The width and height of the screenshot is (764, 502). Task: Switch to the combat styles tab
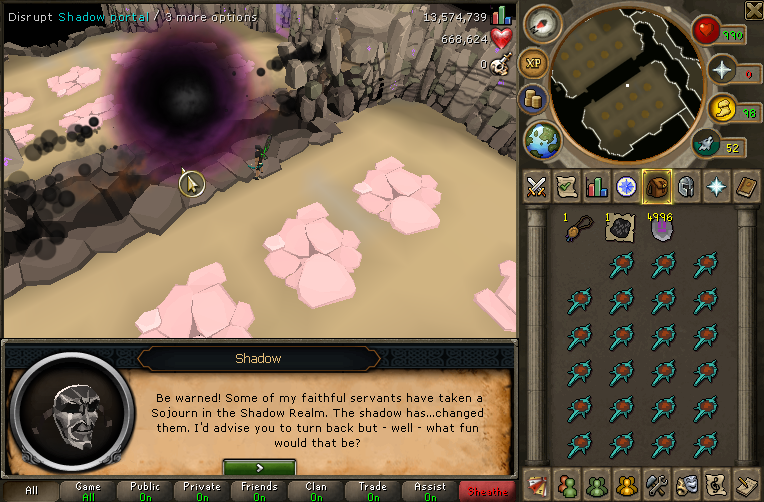point(534,187)
